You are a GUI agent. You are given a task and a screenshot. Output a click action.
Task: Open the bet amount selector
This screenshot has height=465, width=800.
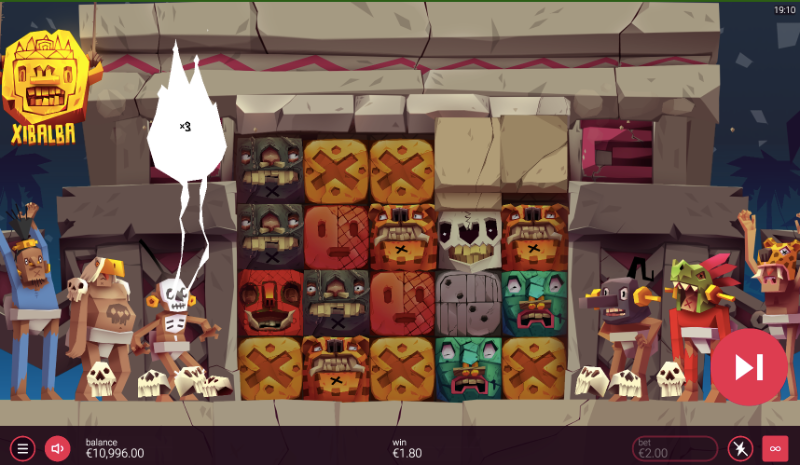pos(674,448)
